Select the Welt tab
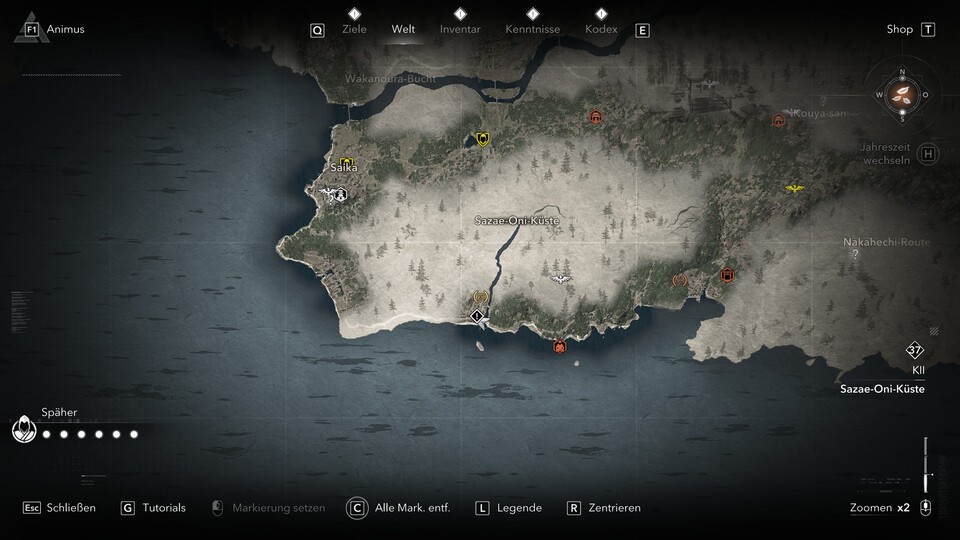This screenshot has width=960, height=540. click(404, 29)
